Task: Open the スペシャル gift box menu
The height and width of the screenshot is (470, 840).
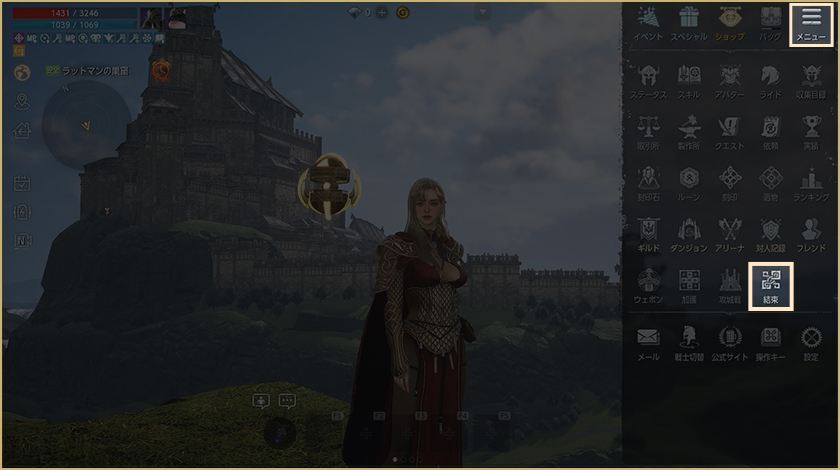Action: click(688, 23)
